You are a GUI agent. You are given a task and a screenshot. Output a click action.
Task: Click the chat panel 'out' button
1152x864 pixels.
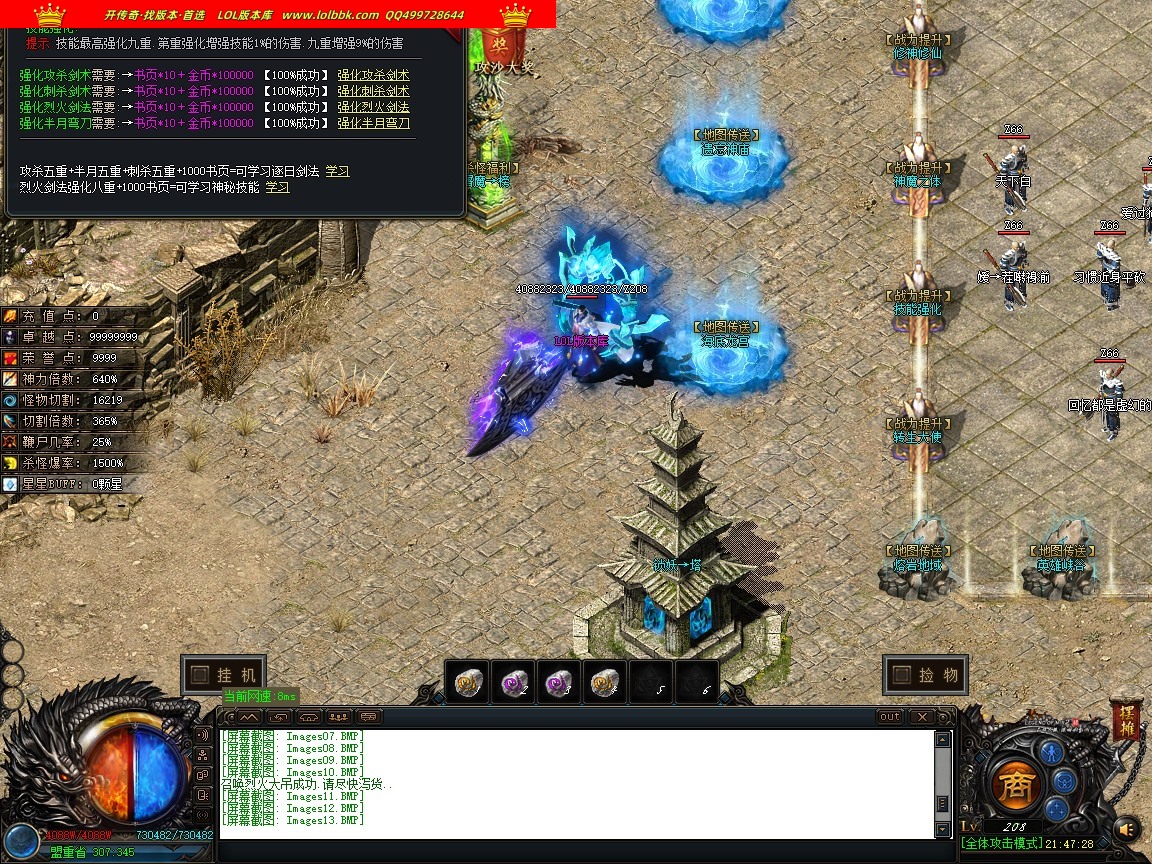pyautogui.click(x=889, y=717)
